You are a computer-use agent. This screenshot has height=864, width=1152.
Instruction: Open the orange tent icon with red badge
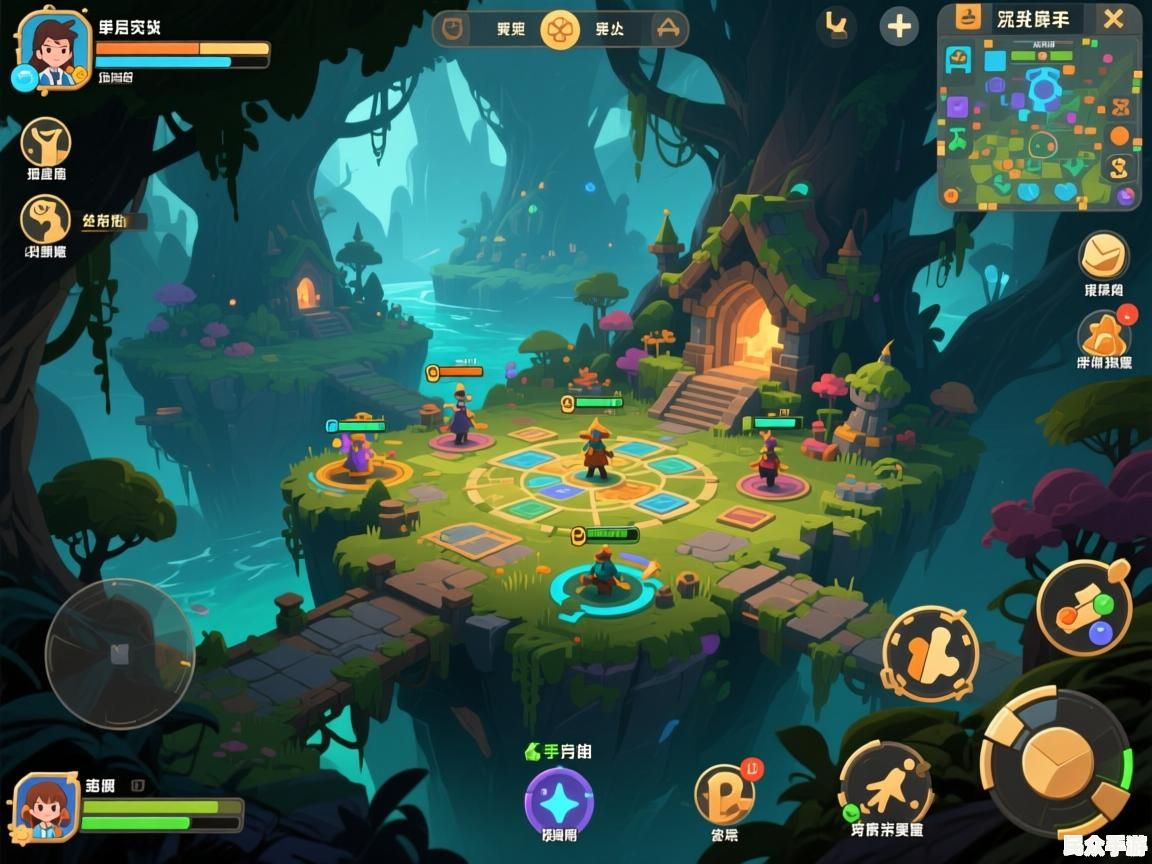pos(1103,335)
